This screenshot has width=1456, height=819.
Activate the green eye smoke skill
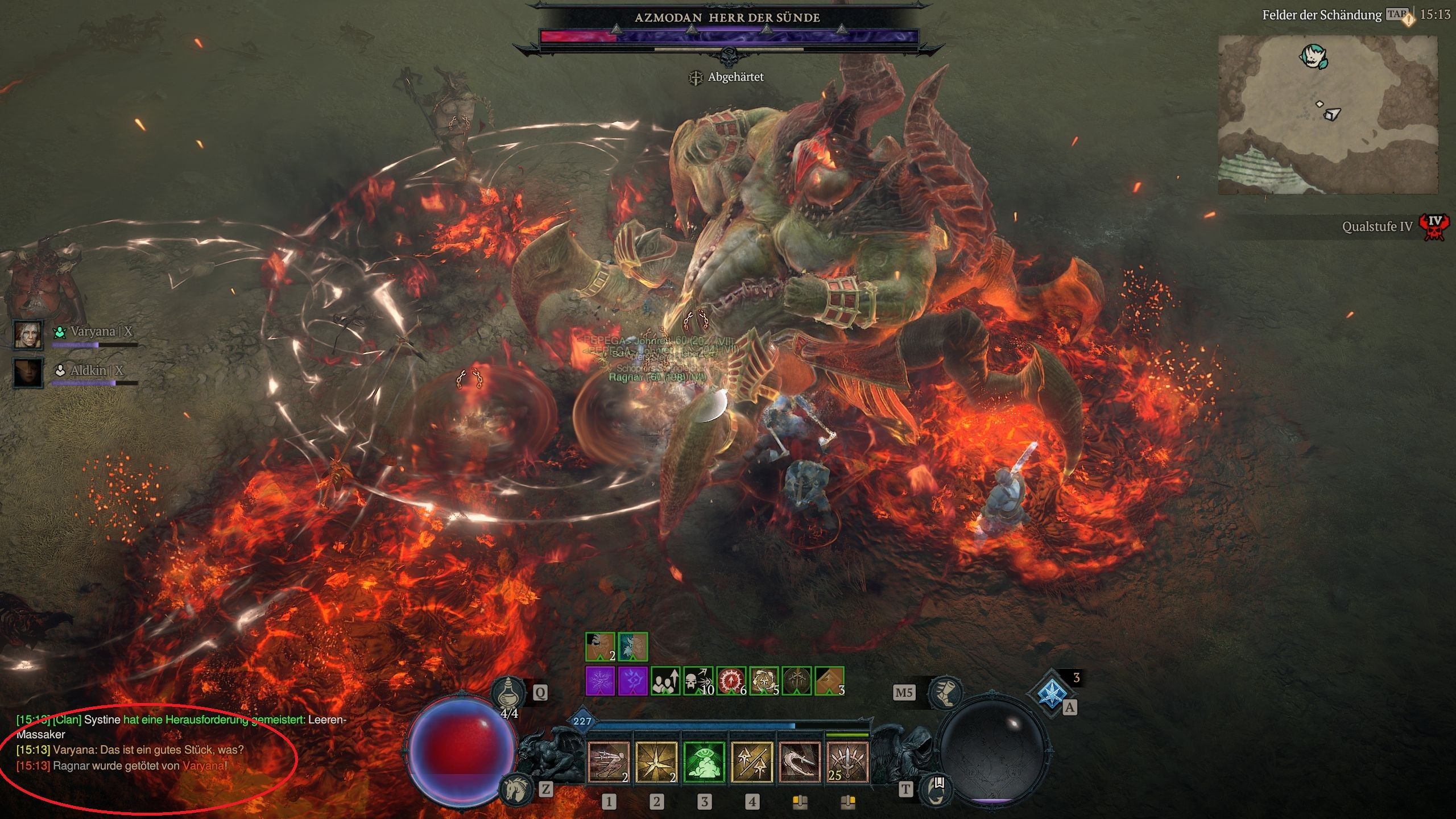[x=704, y=762]
